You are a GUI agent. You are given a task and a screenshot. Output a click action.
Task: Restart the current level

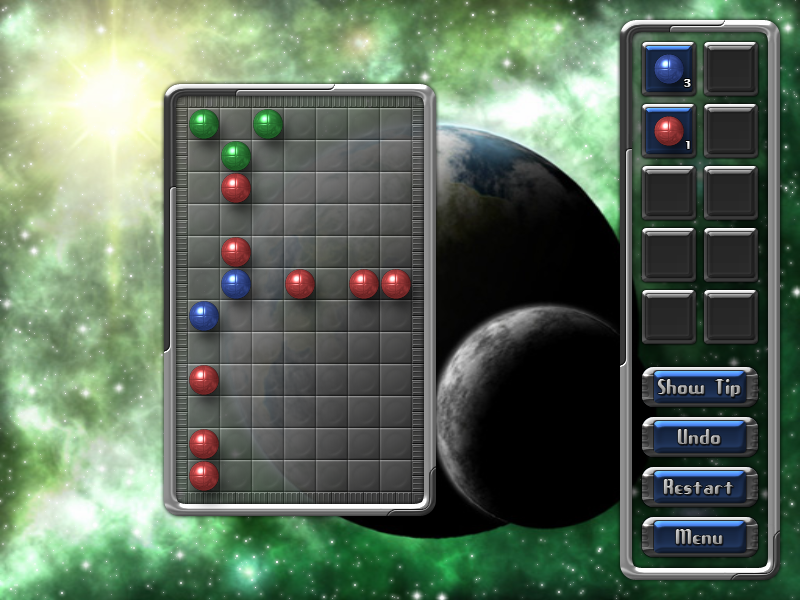pyautogui.click(x=699, y=487)
